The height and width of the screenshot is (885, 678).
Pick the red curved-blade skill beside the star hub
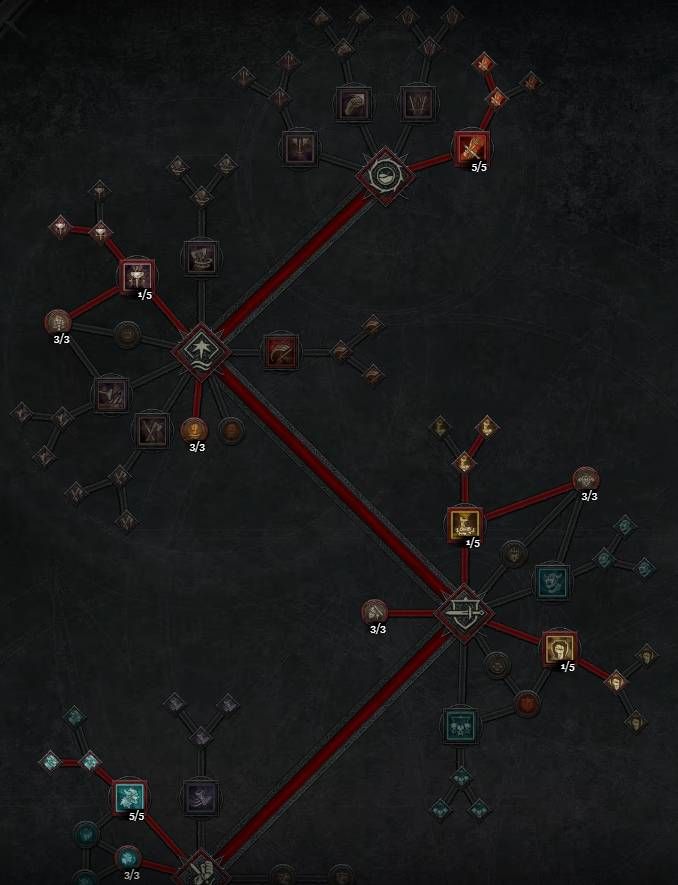click(280, 351)
